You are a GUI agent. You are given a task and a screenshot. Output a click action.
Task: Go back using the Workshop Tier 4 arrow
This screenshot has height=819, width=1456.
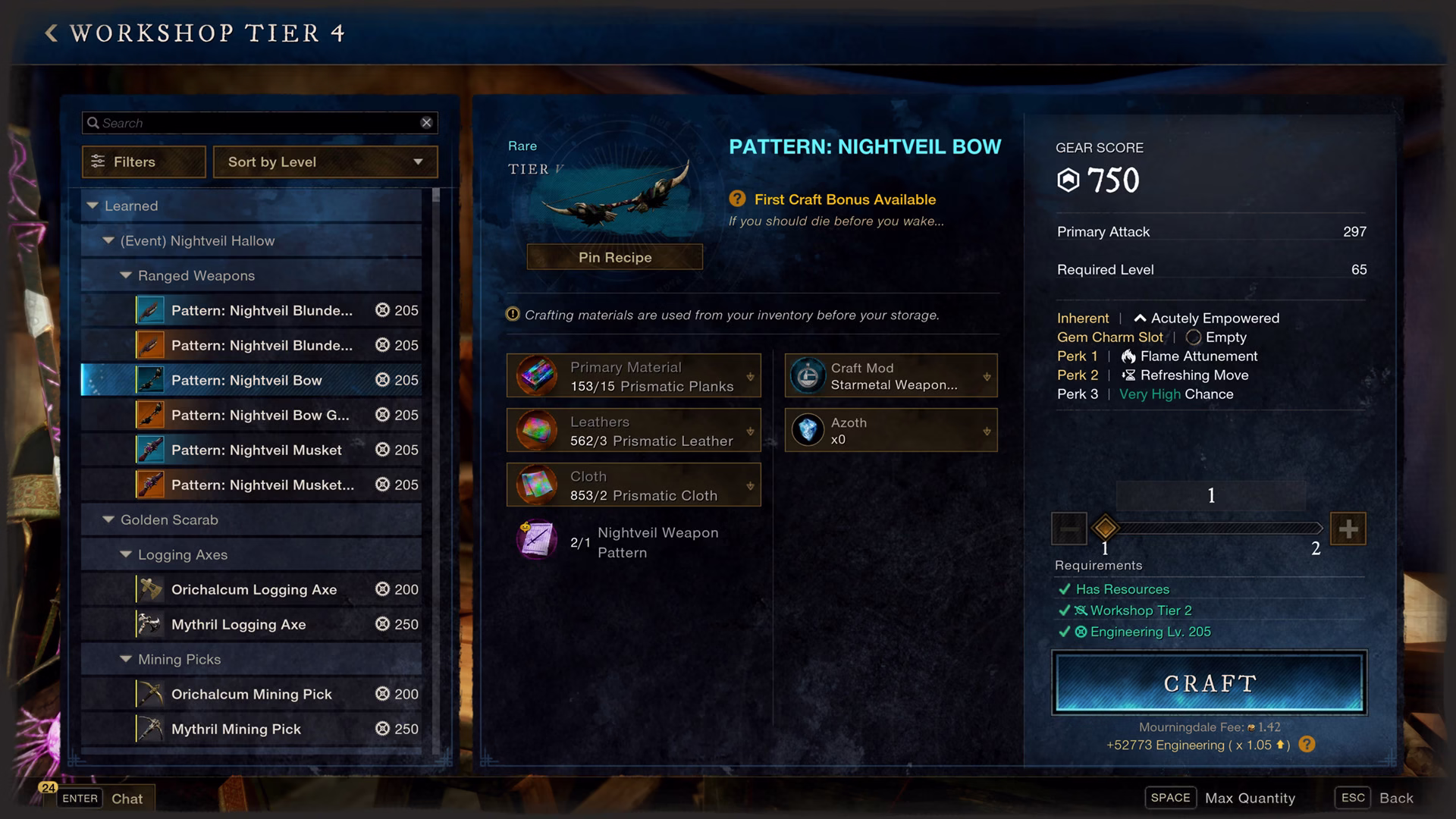[52, 33]
